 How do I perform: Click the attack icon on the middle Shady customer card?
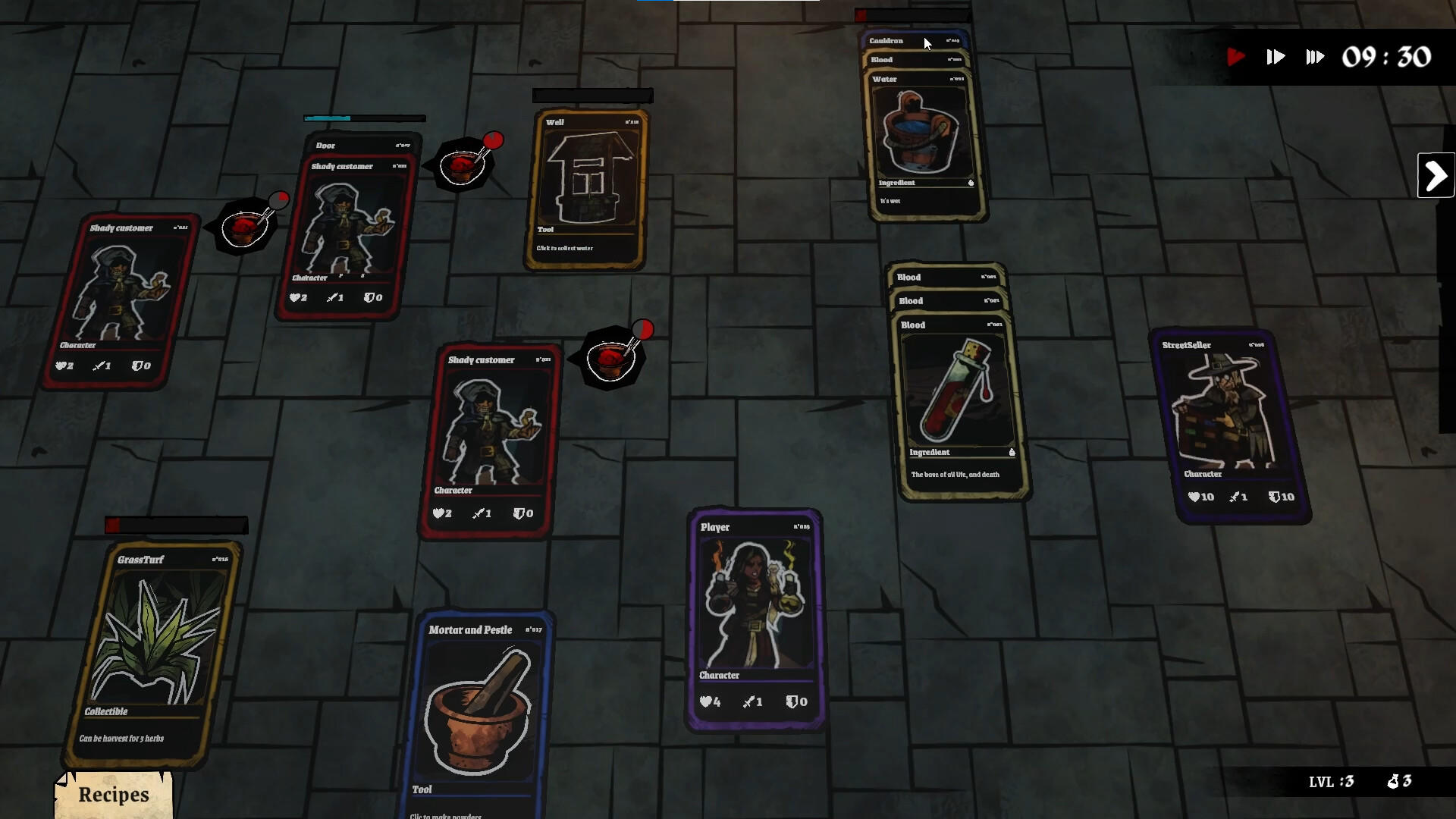(x=479, y=513)
